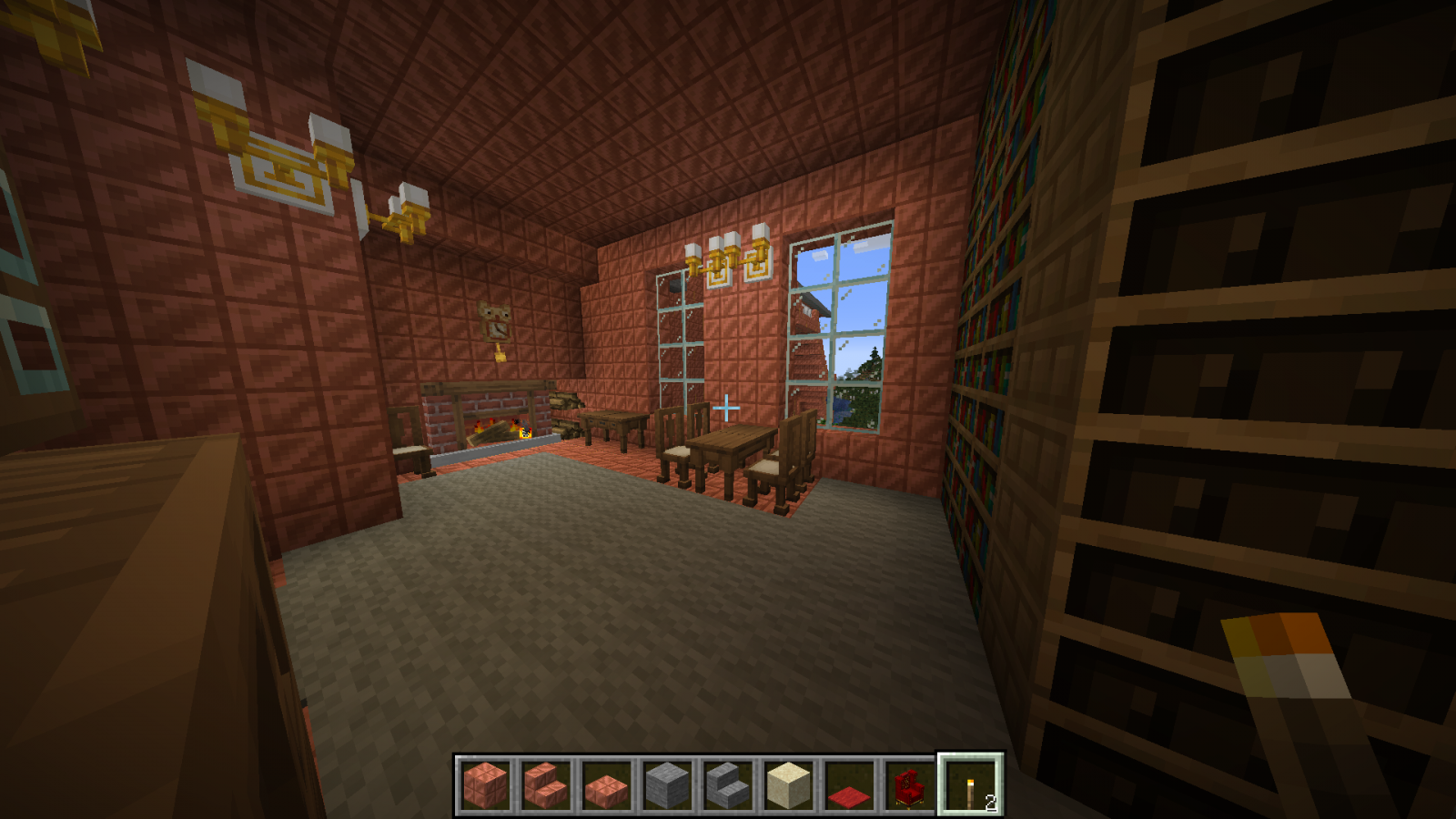Choose the pink tiled stairs slot
The image size is (1456, 819).
pyautogui.click(x=546, y=785)
